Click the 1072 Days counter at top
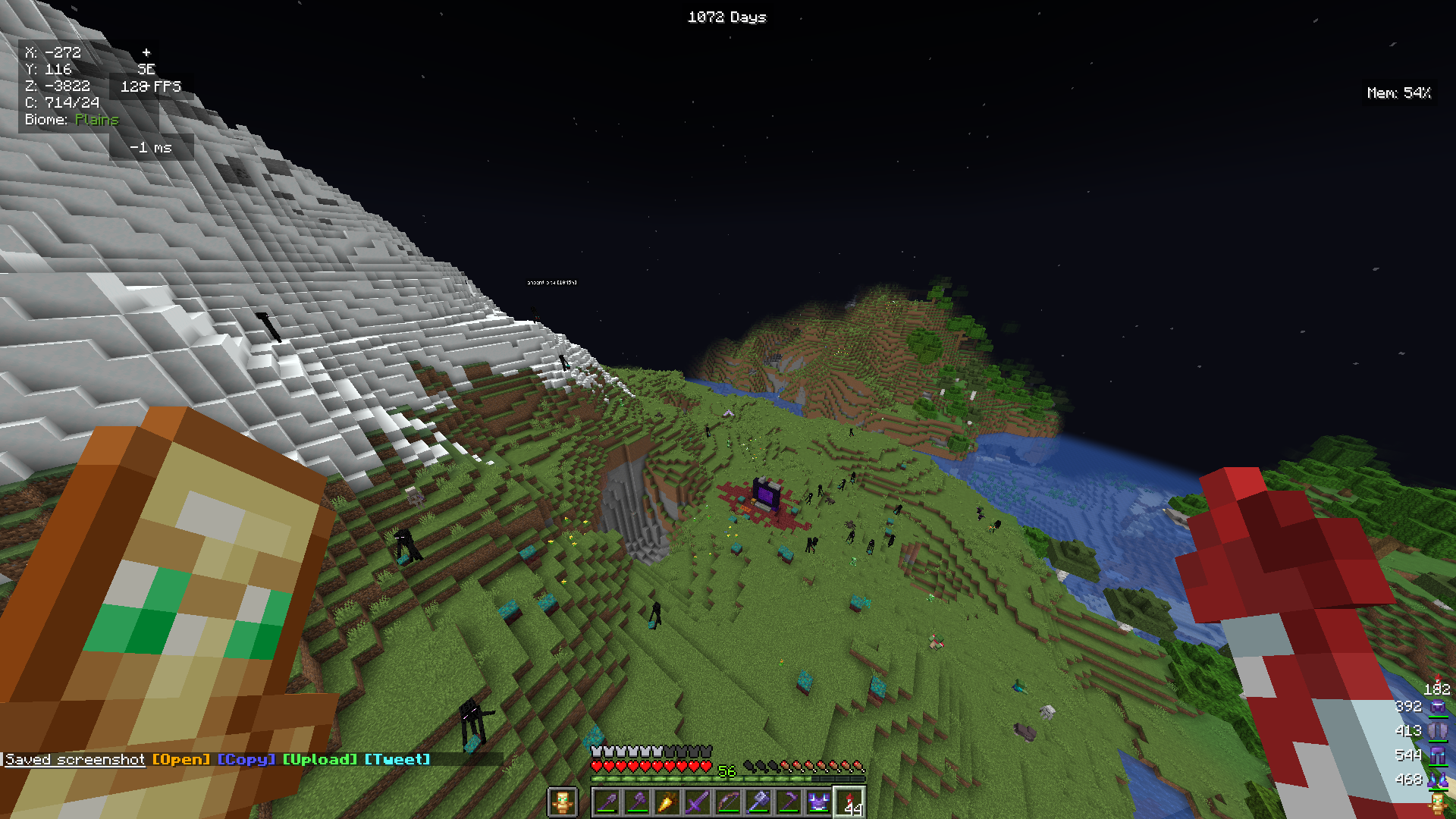 coord(726,17)
